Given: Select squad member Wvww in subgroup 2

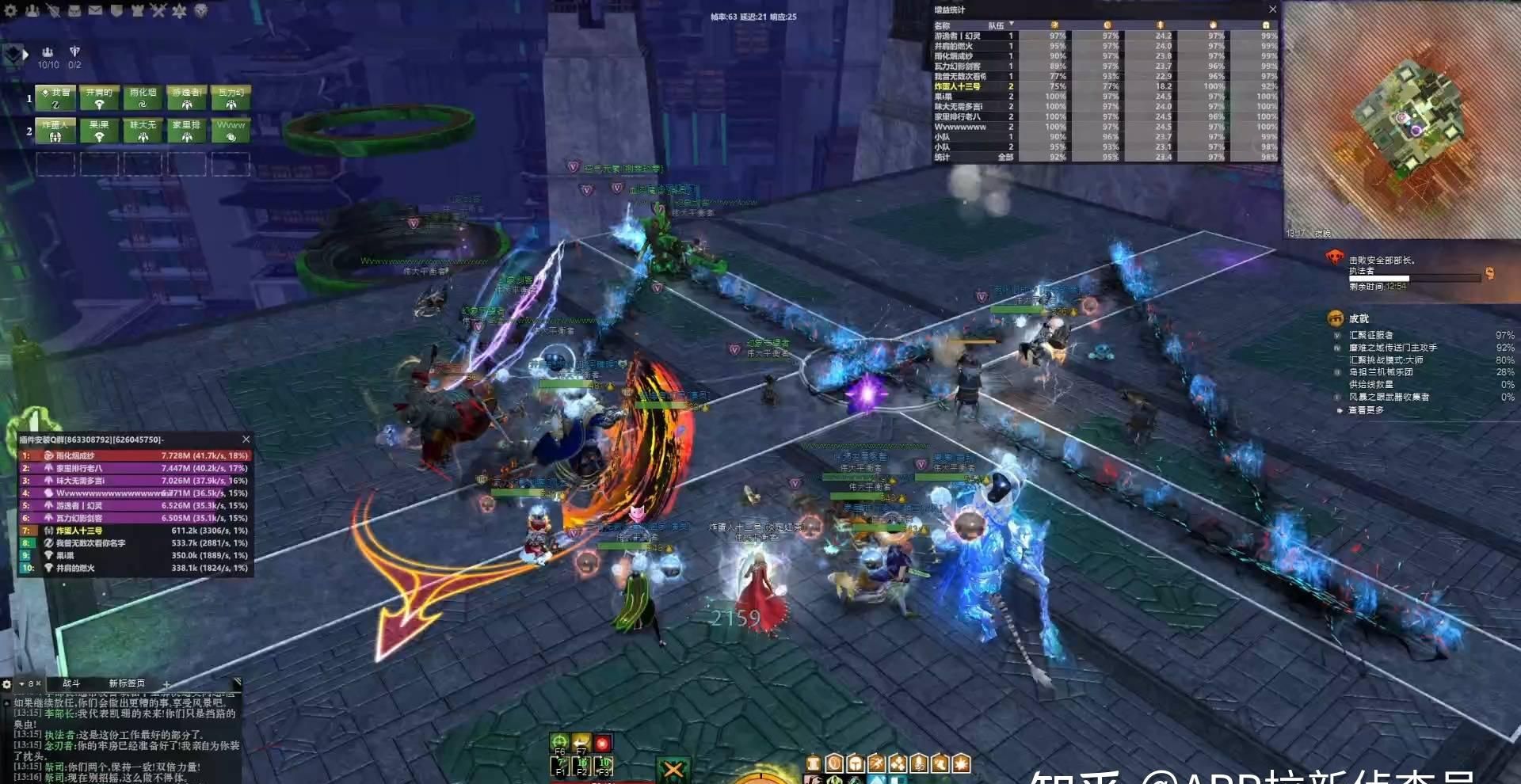Looking at the screenshot, I should [x=231, y=130].
